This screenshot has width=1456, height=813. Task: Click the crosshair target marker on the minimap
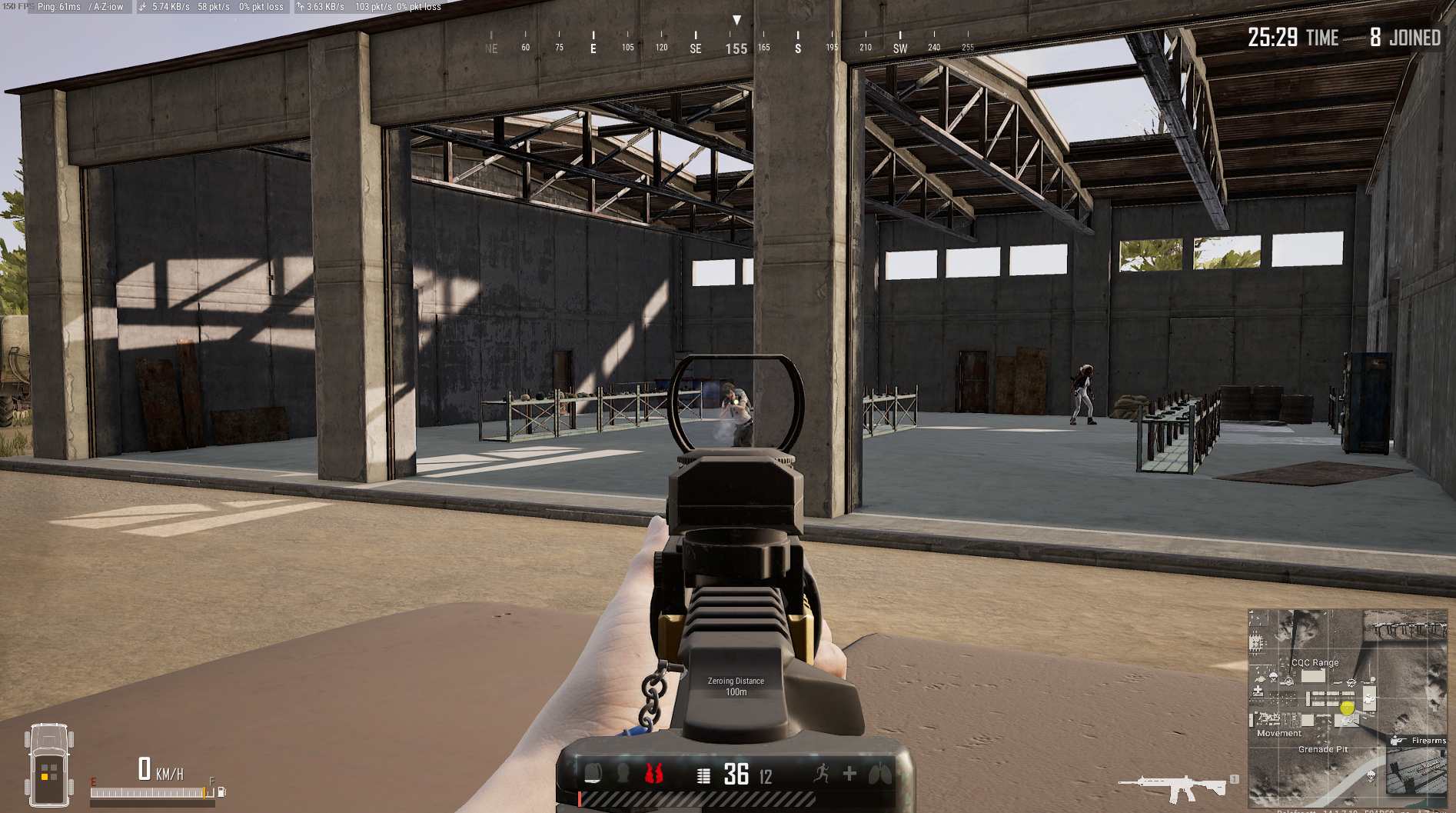tap(1351, 681)
